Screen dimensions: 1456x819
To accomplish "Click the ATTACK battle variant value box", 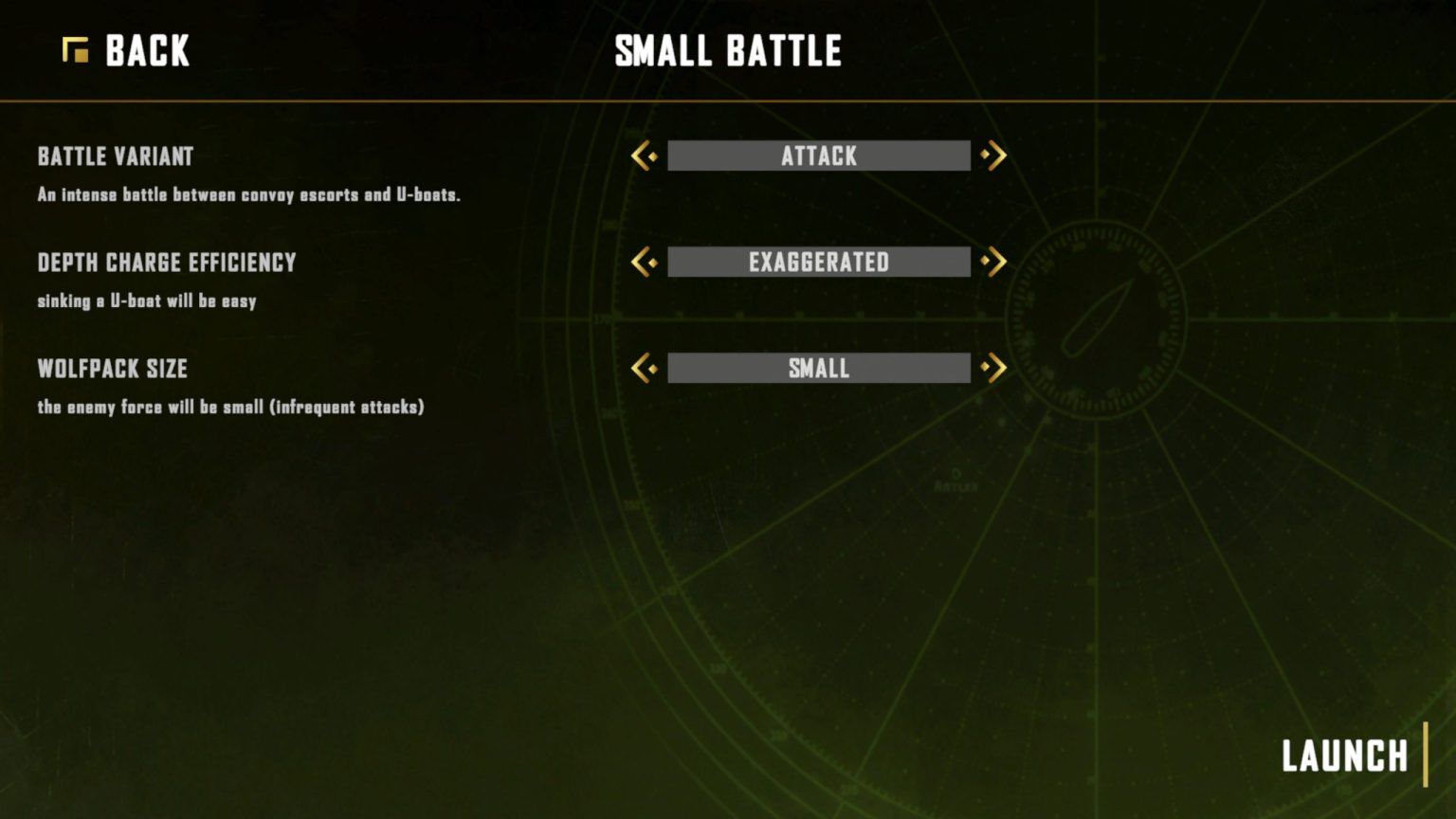I will click(x=819, y=155).
